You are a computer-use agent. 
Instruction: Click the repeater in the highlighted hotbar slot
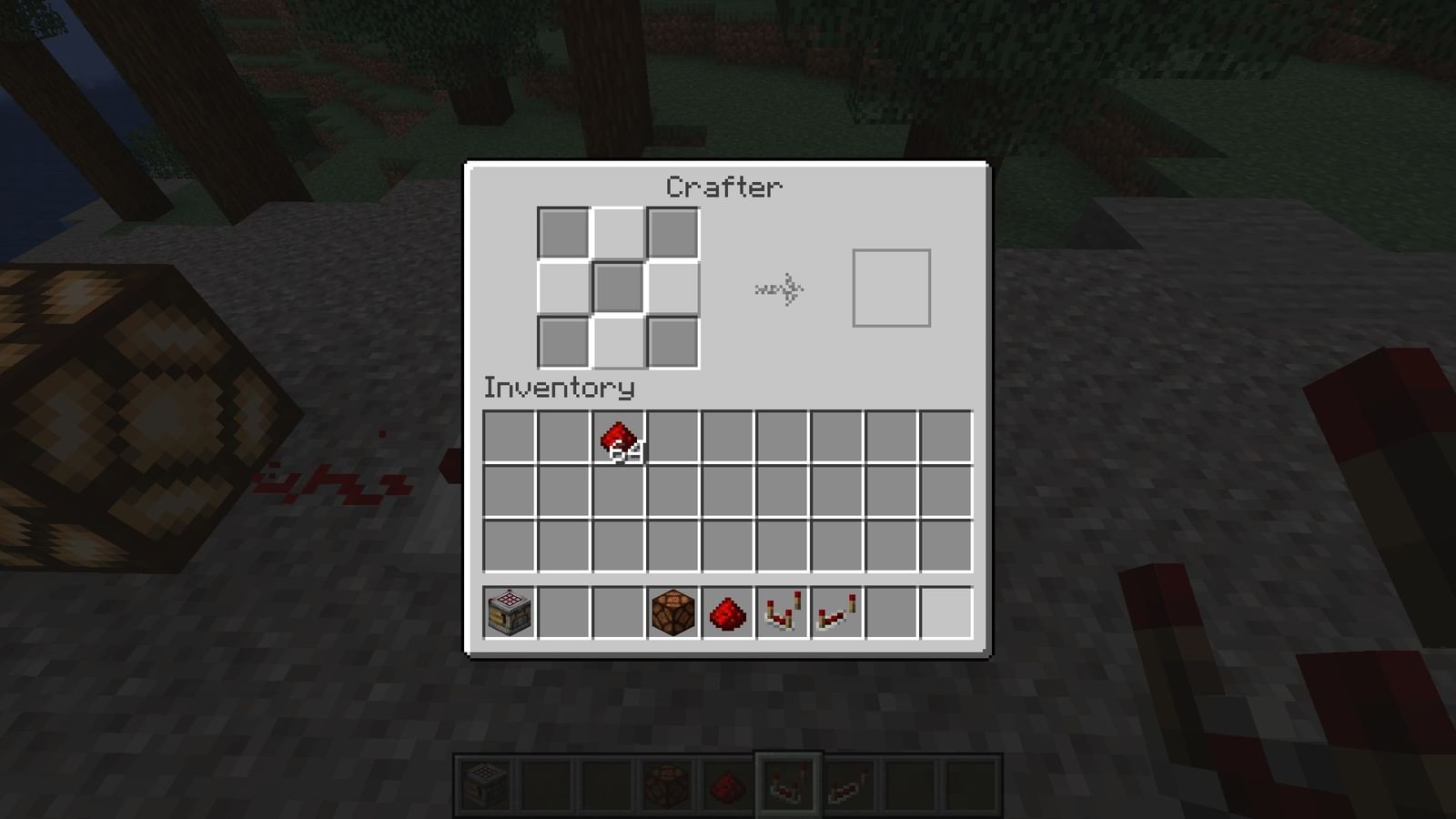[787, 780]
